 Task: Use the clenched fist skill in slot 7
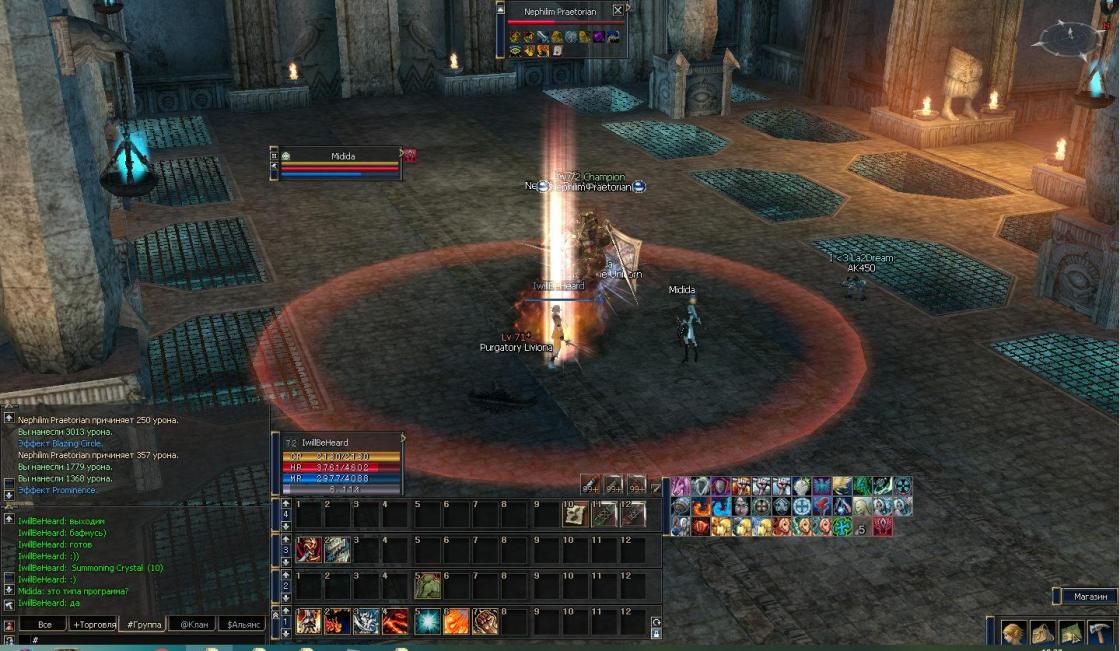[486, 621]
